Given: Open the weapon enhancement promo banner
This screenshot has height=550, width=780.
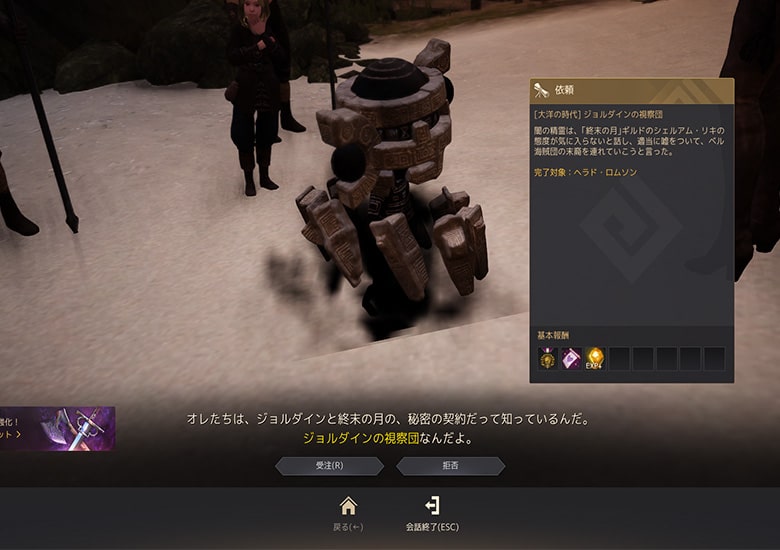Looking at the screenshot, I should point(57,428).
